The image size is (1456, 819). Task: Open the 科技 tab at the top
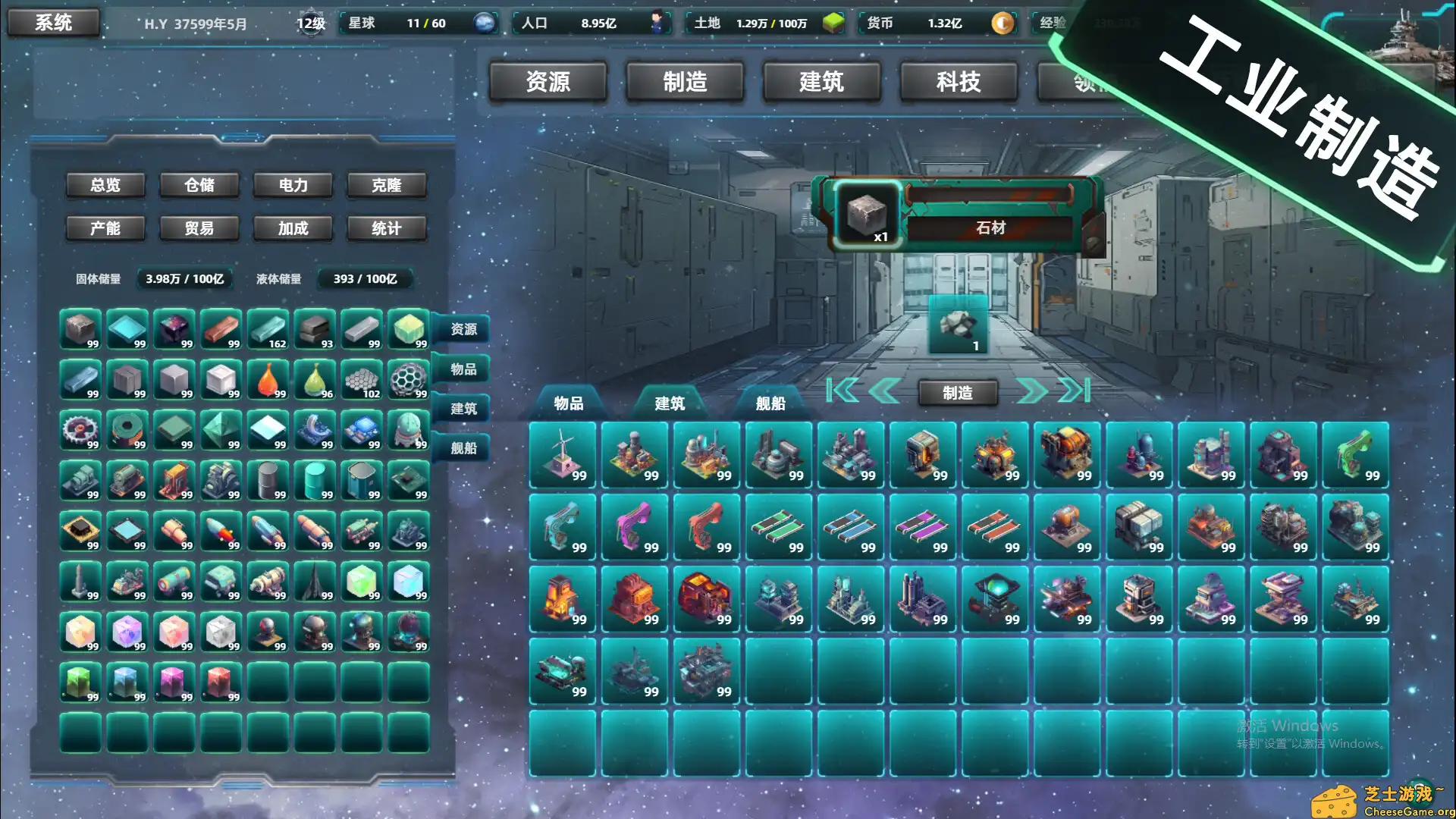957,82
